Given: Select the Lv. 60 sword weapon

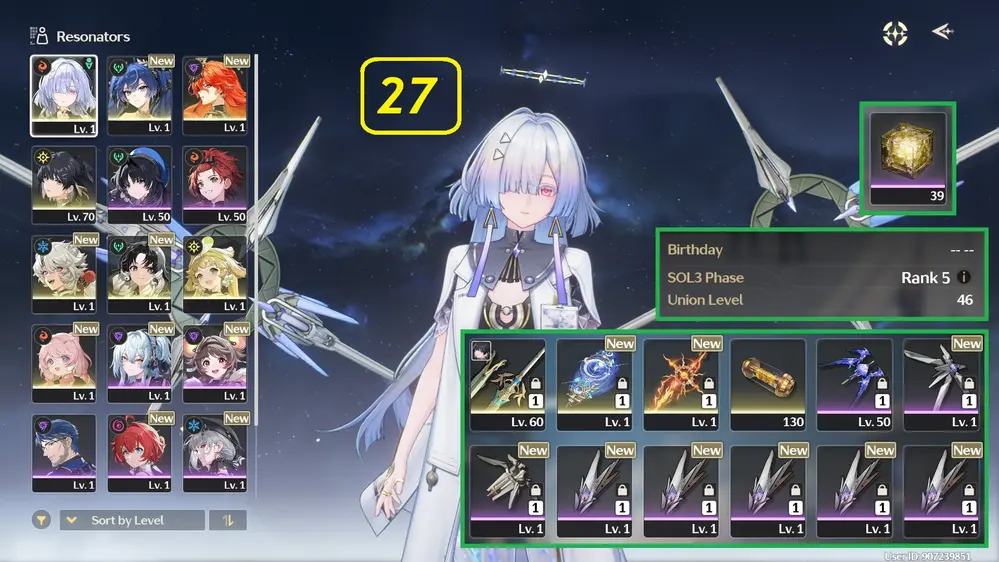Looking at the screenshot, I should 507,384.
